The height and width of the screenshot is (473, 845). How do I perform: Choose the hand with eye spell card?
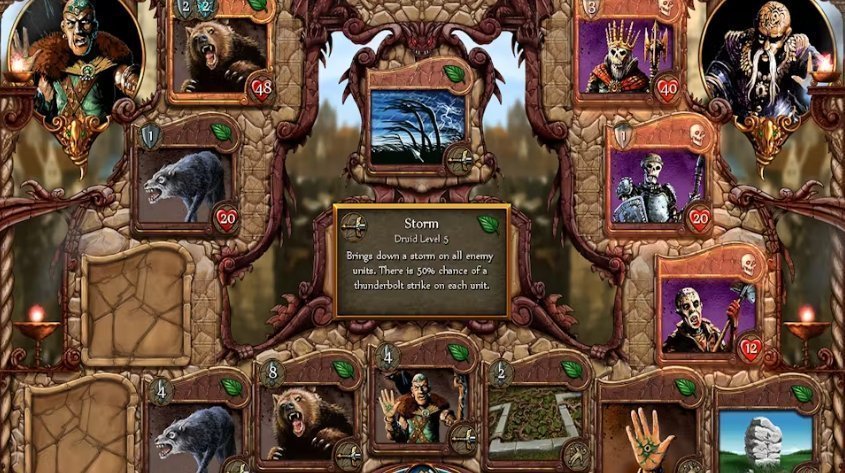coord(648,432)
